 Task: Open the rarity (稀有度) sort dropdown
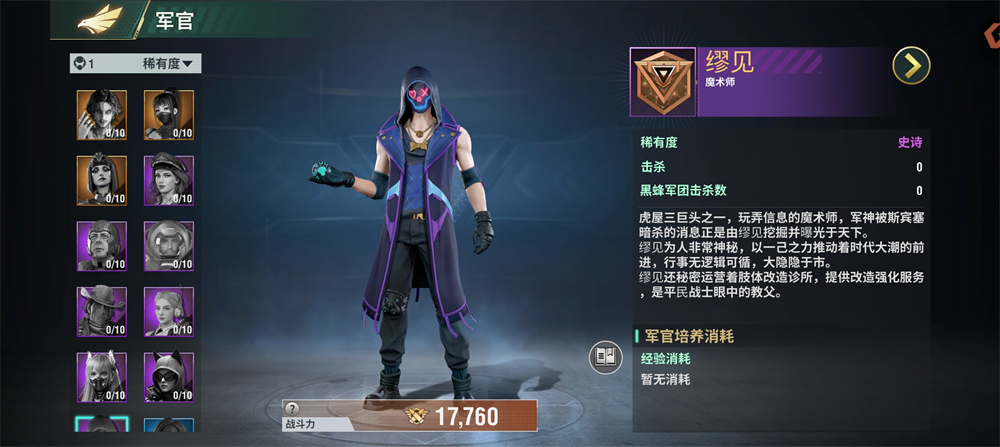point(171,64)
